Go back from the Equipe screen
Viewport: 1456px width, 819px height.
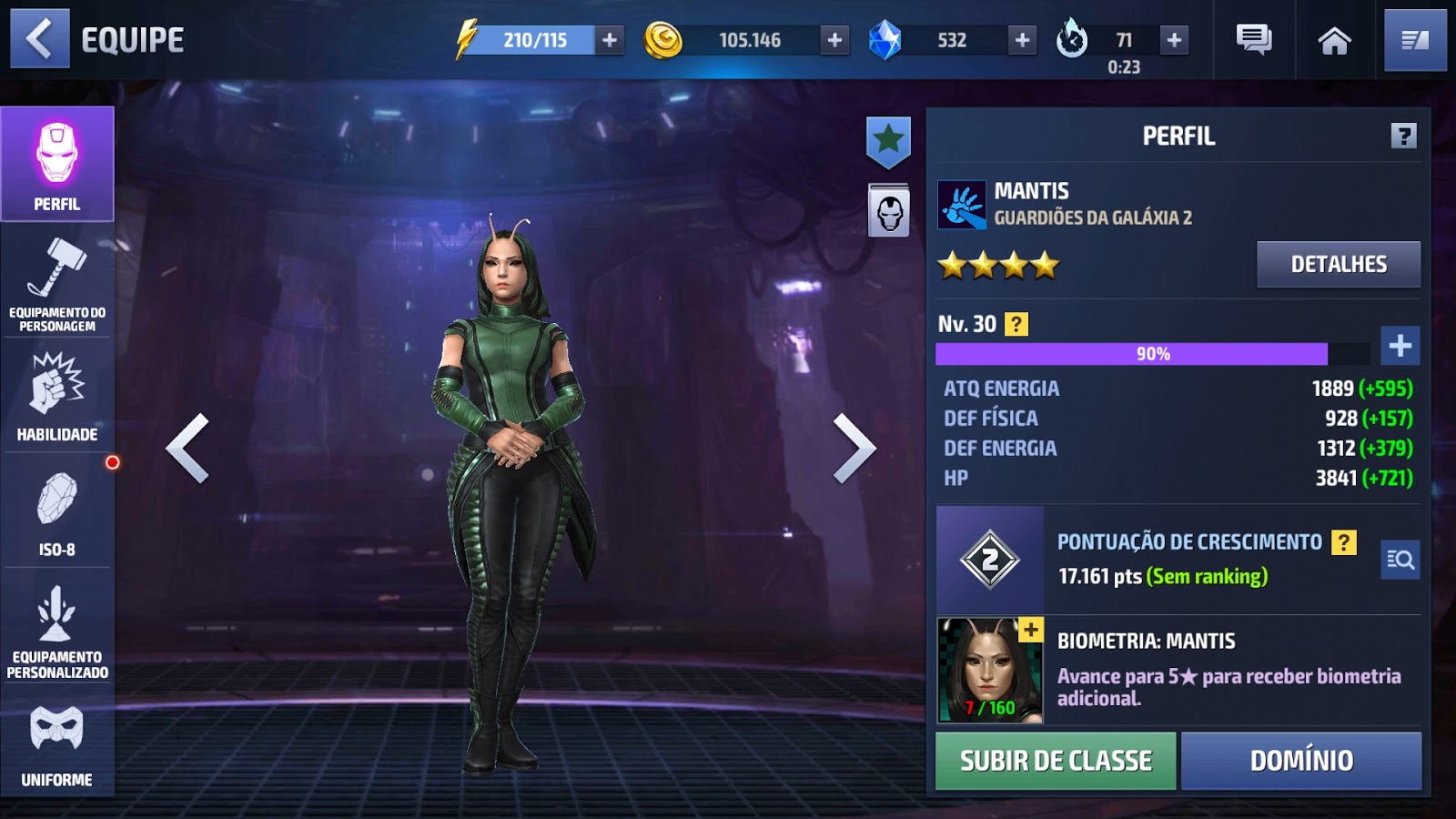(39, 39)
